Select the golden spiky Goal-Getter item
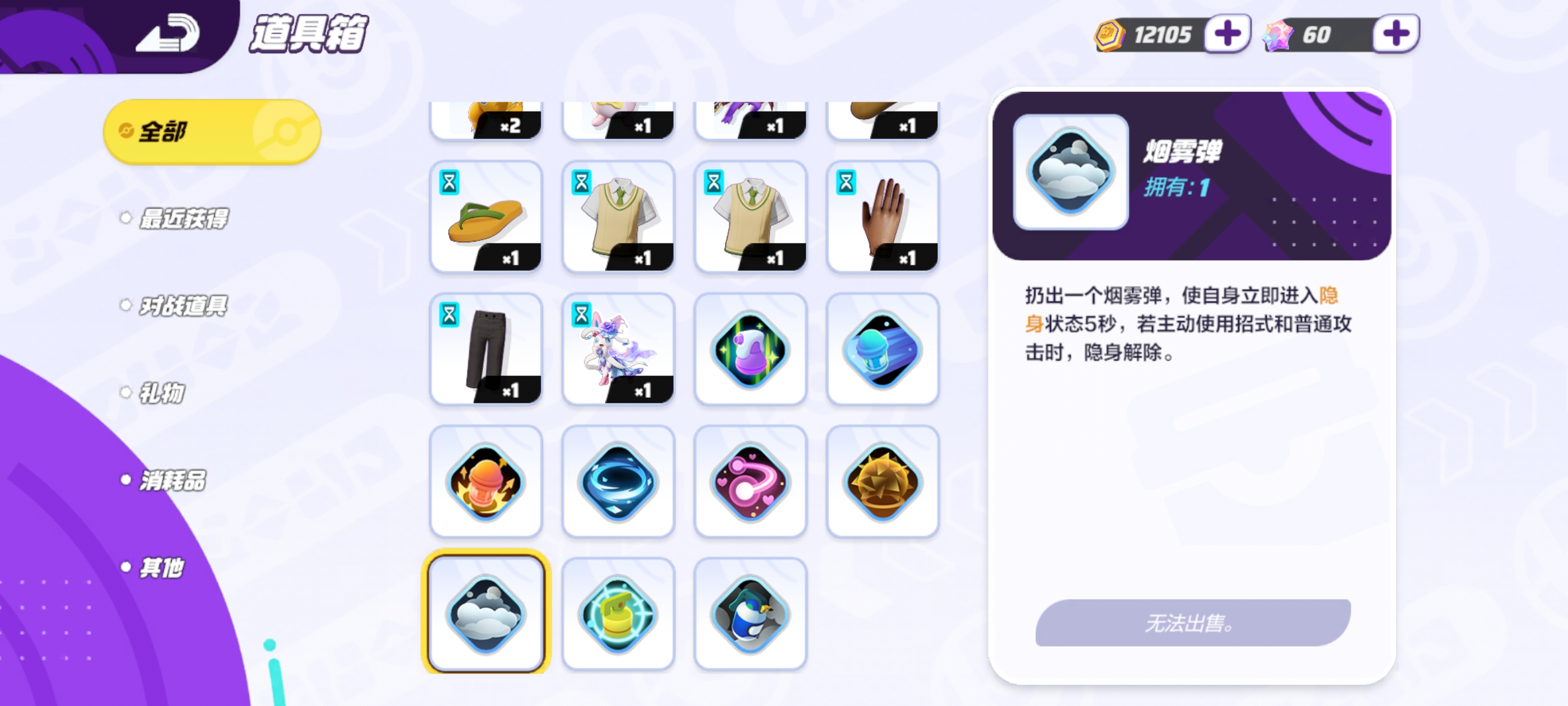1568x706 pixels. click(x=883, y=480)
